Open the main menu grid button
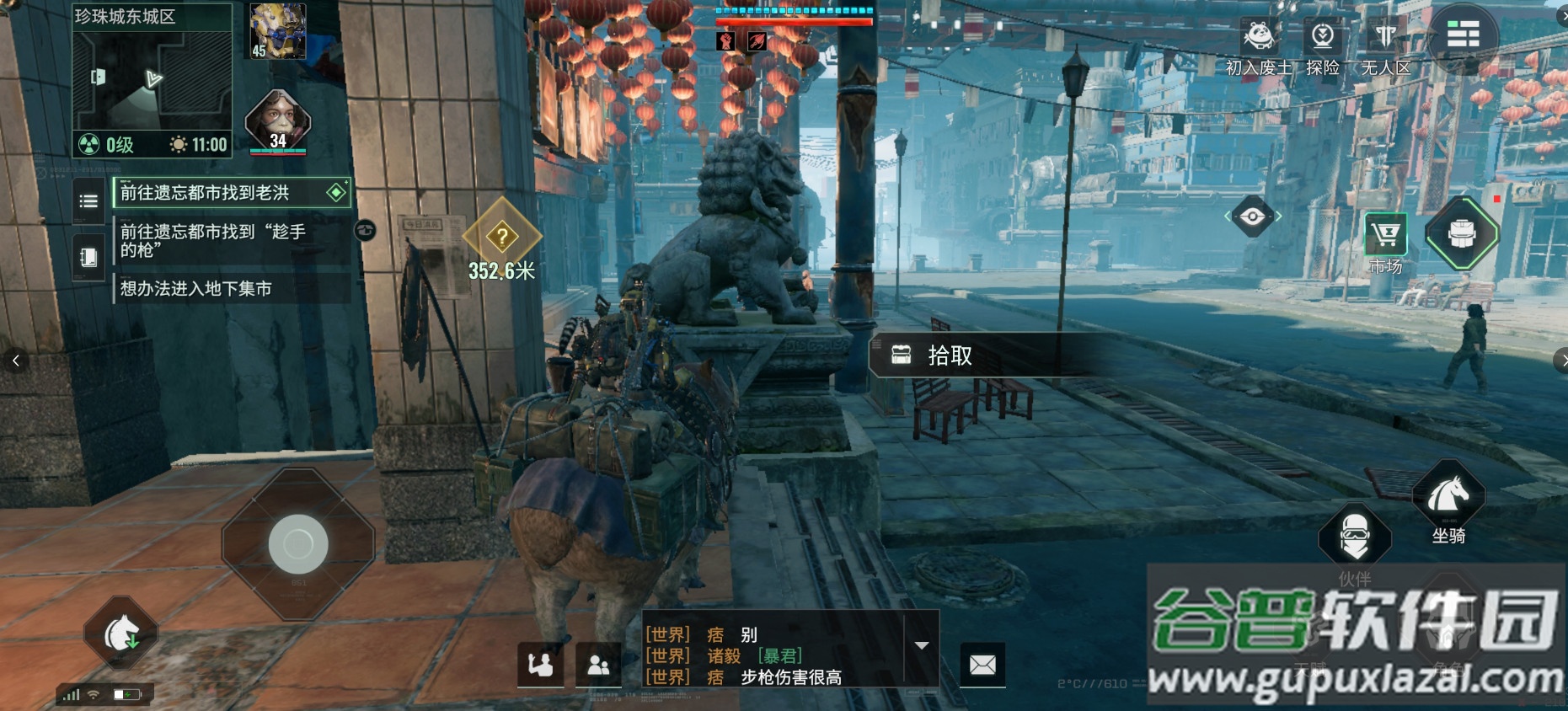This screenshot has height=711, width=1568. (1462, 35)
